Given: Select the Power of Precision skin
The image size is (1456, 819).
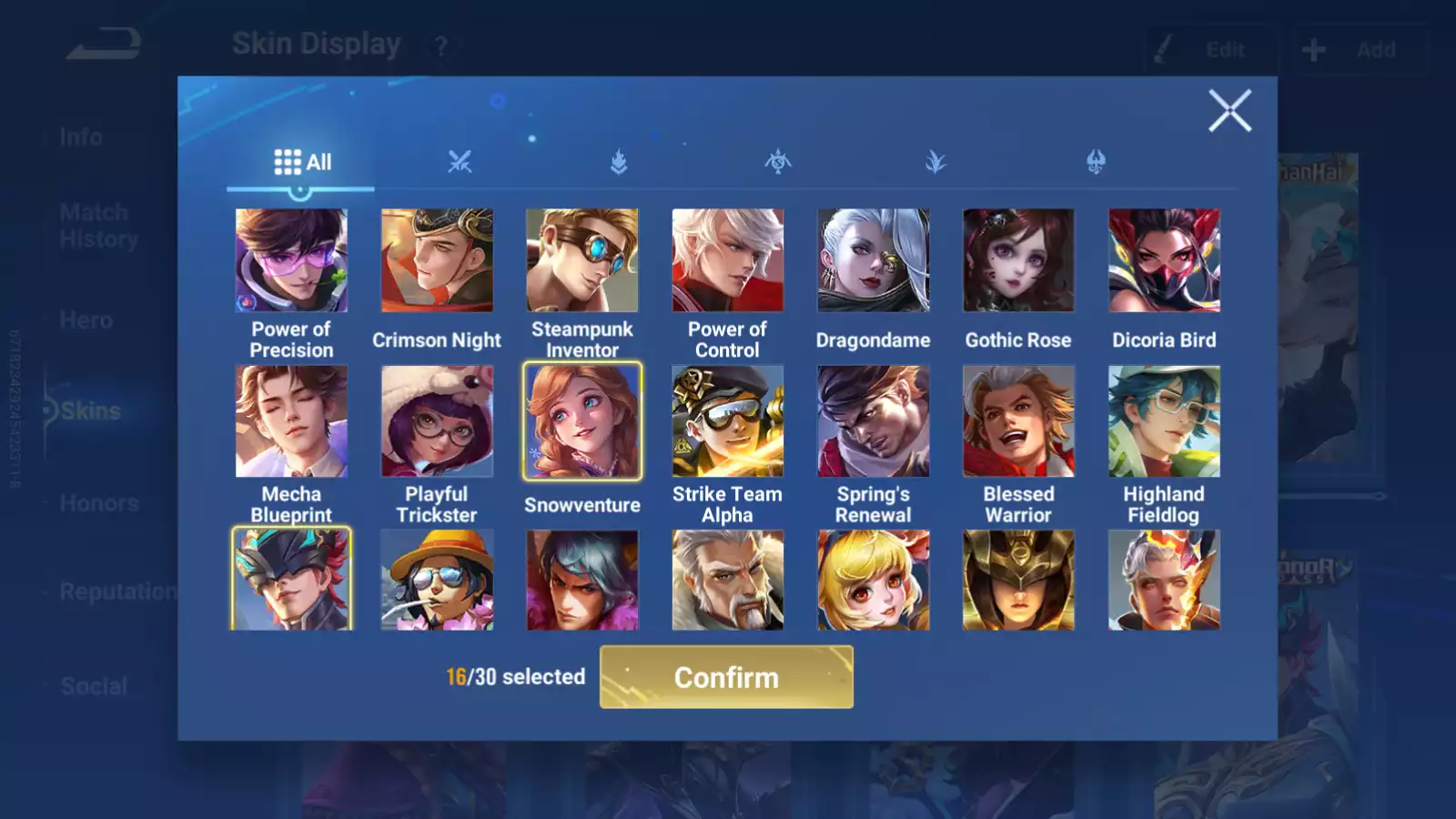Looking at the screenshot, I should pos(291,261).
